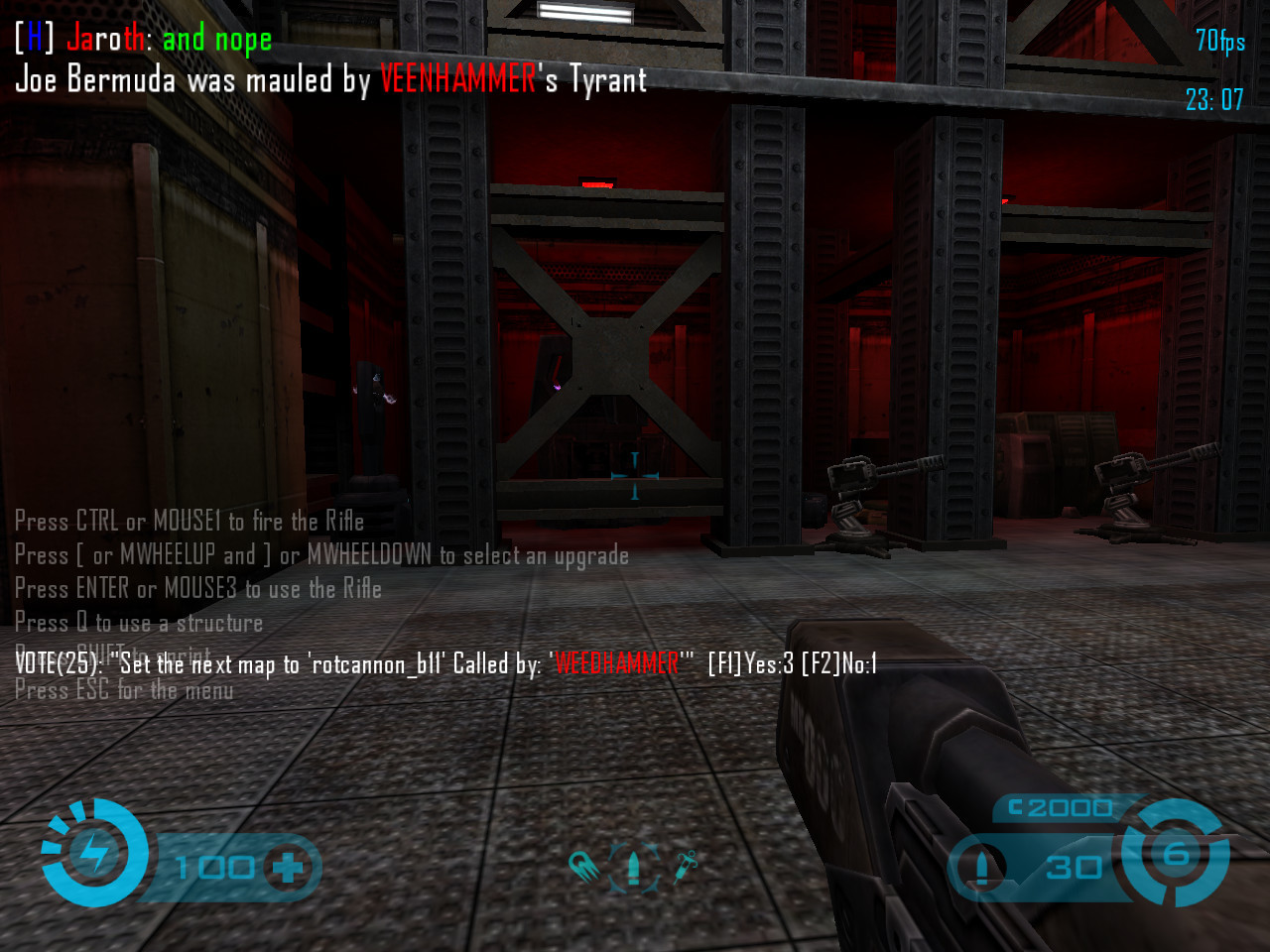
Task: Select the blaster icon in the inventory bar
Action: click(x=583, y=867)
